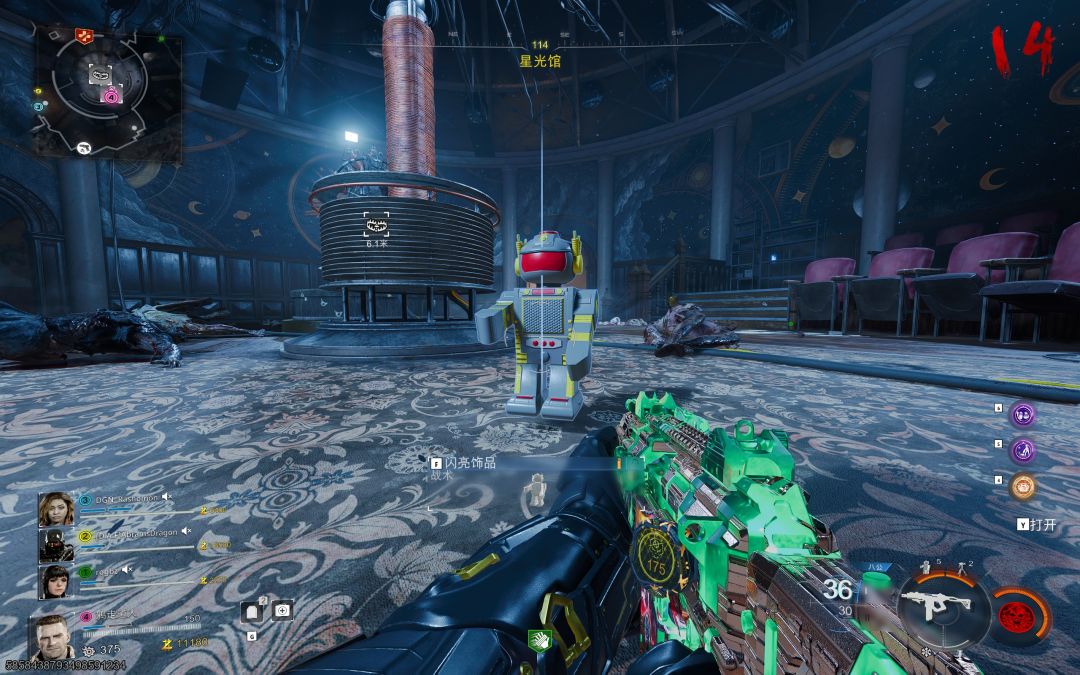This screenshot has width=1080, height=675.
Task: Select teammate DGN_Rasheanon's portrait
Action: click(x=54, y=510)
